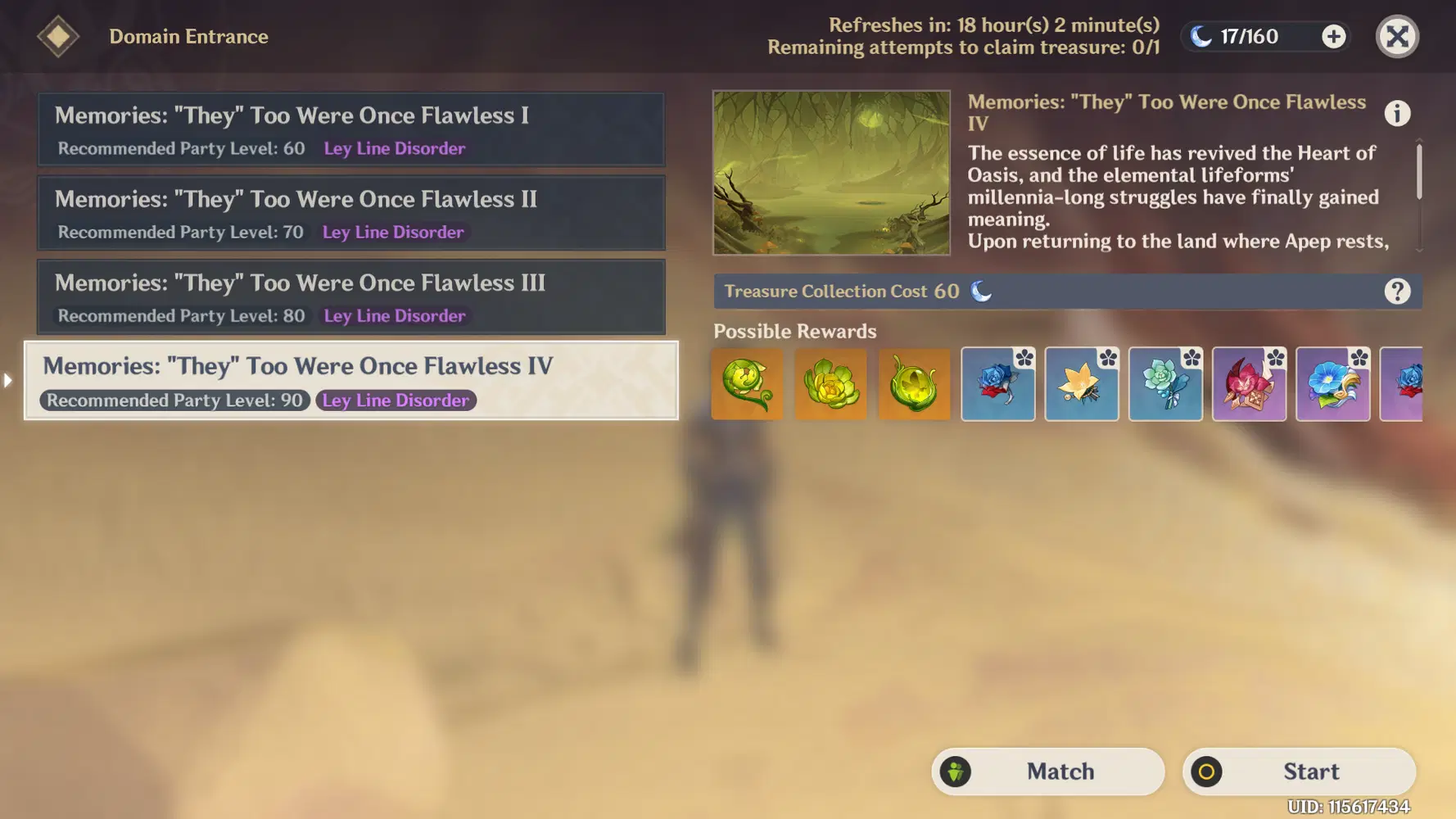This screenshot has height=819, width=1456.
Task: Click the Domain Entrance diamond emblem
Action: coord(58,36)
